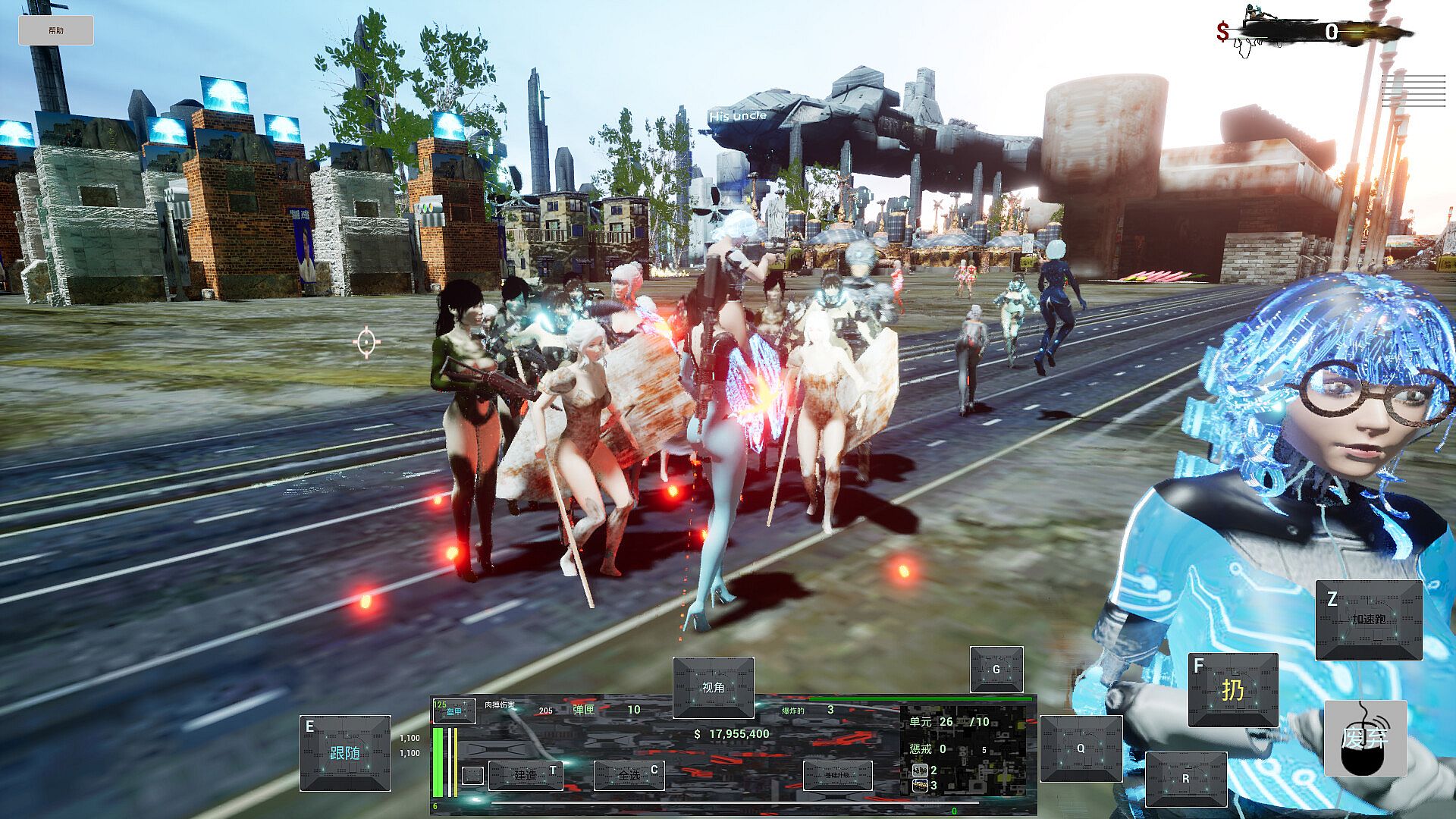Screen dimensions: 1456x819
Task: Click the 盔甲 armor button
Action: coord(454,711)
